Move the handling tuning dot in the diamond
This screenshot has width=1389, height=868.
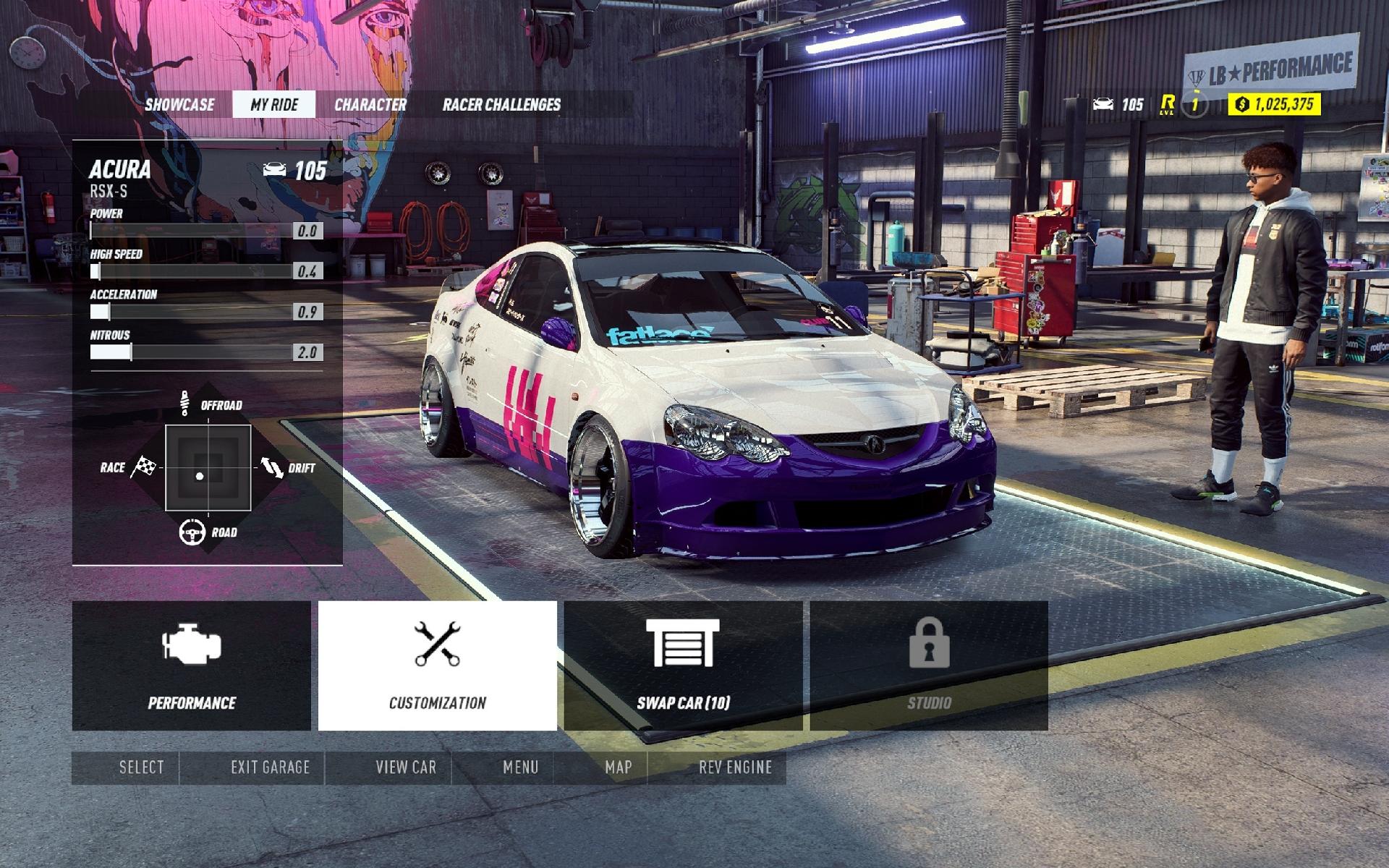pyautogui.click(x=200, y=475)
